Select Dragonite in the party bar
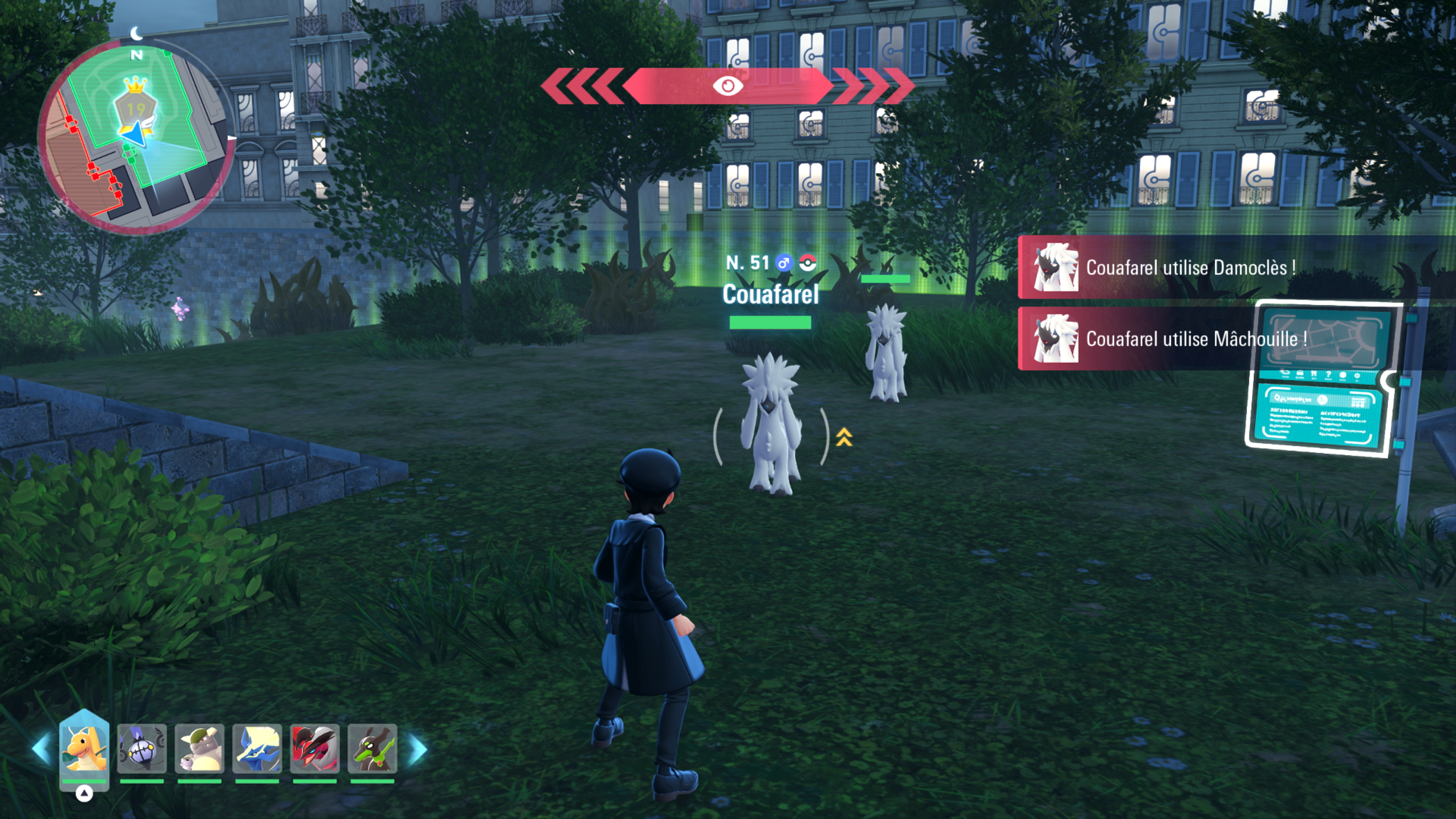 (x=84, y=748)
